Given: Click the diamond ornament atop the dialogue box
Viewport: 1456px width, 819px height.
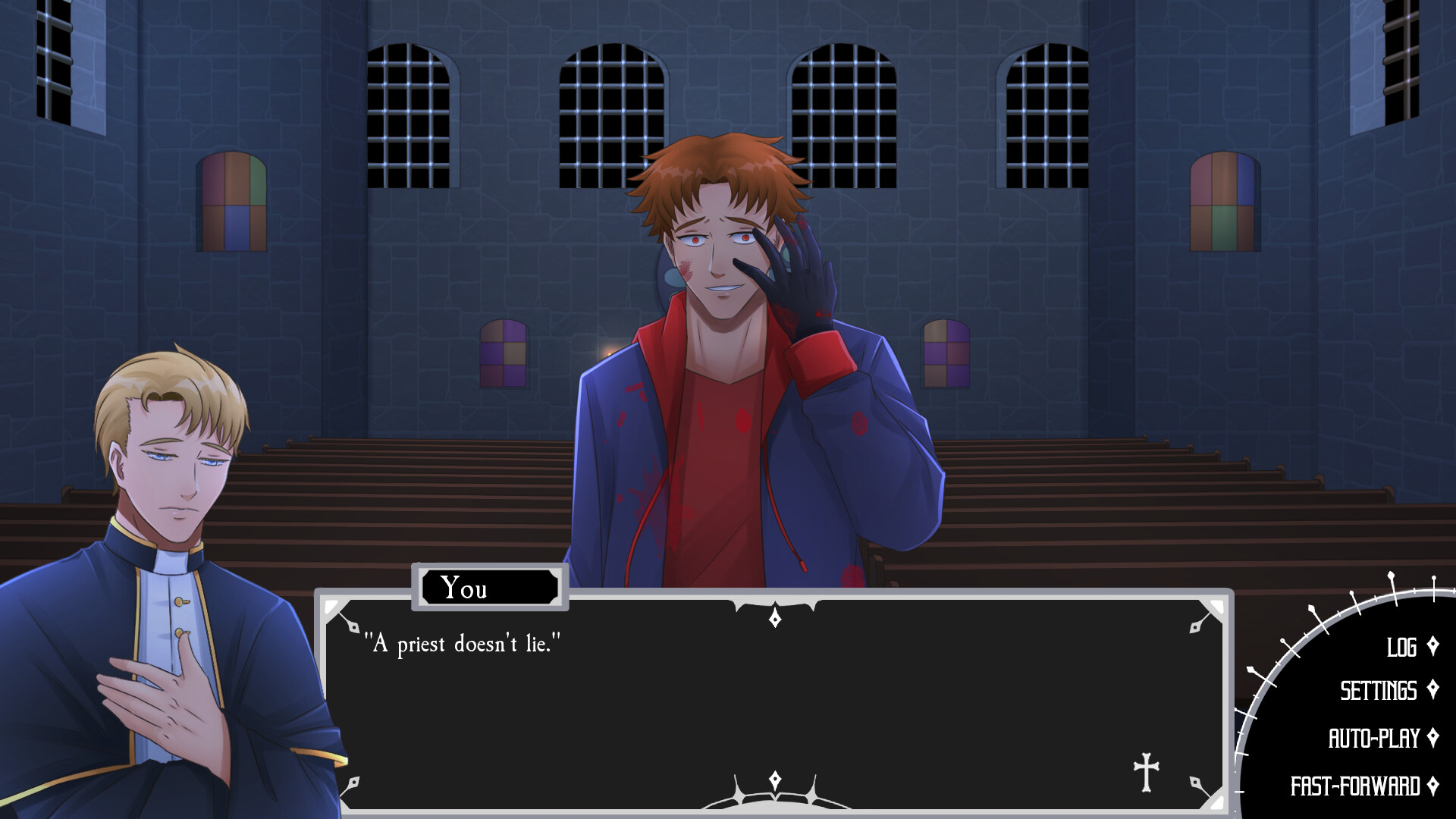Looking at the screenshot, I should [773, 618].
